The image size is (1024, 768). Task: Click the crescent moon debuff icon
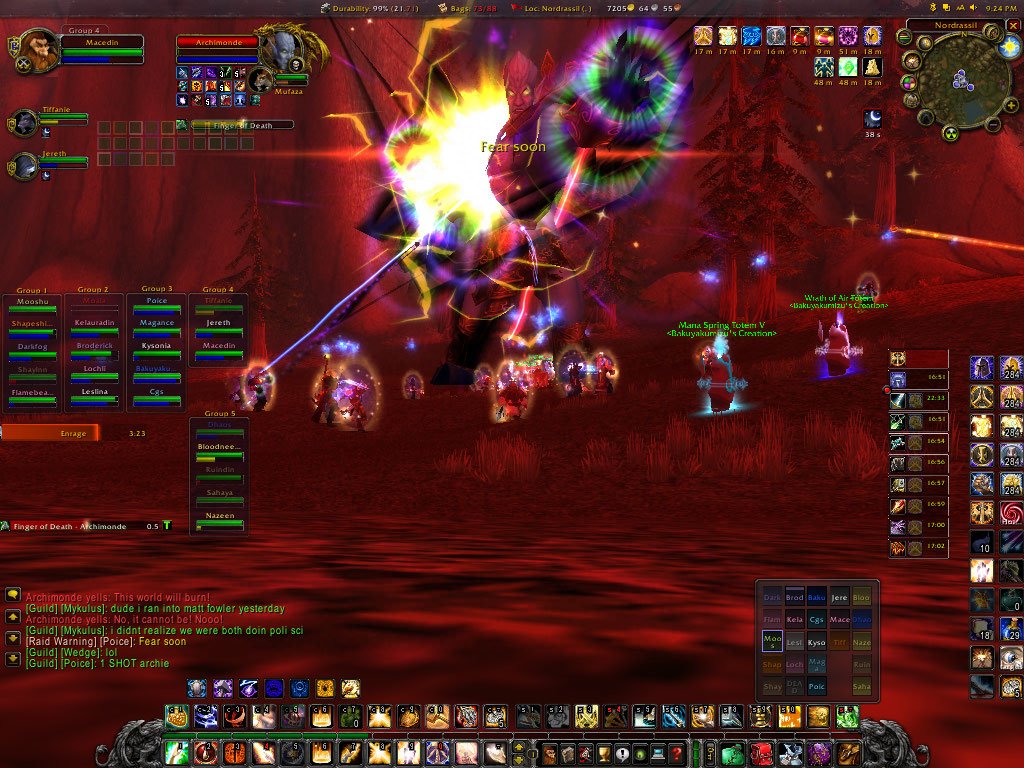tap(872, 118)
